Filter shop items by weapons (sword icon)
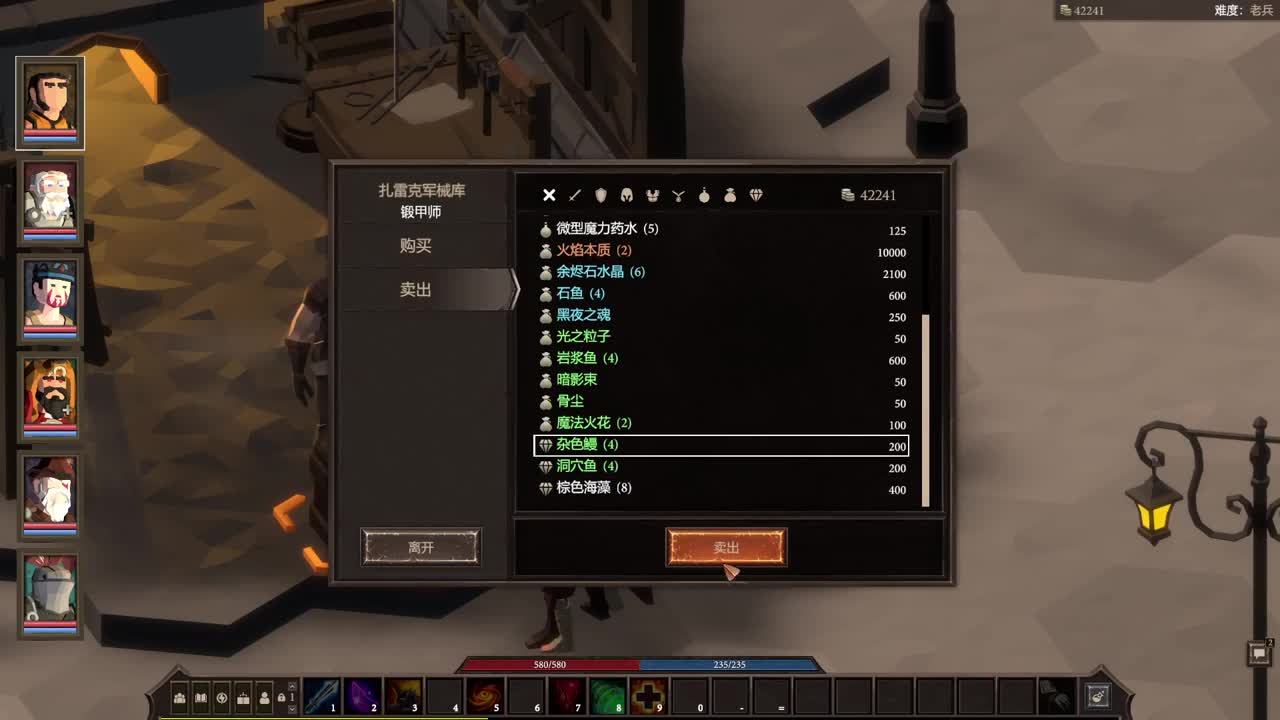Screen dimensions: 1280x720 click(x=573, y=195)
